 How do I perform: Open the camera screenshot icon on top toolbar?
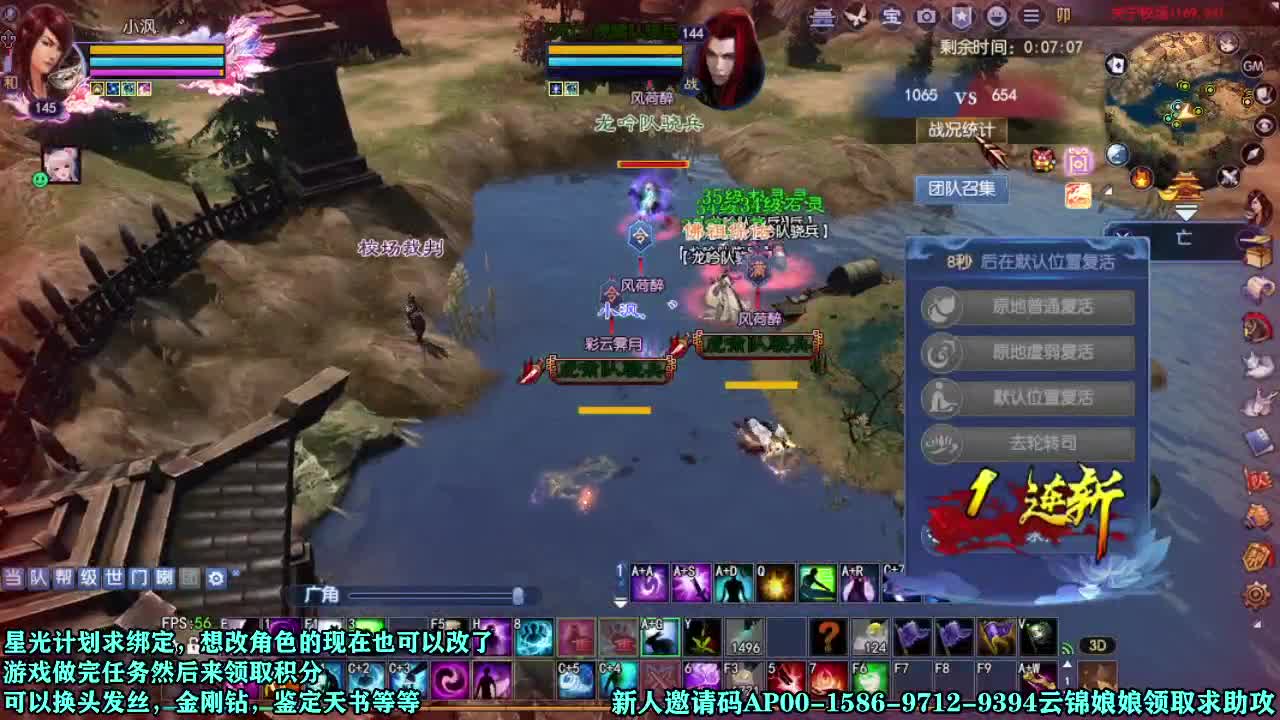click(925, 17)
